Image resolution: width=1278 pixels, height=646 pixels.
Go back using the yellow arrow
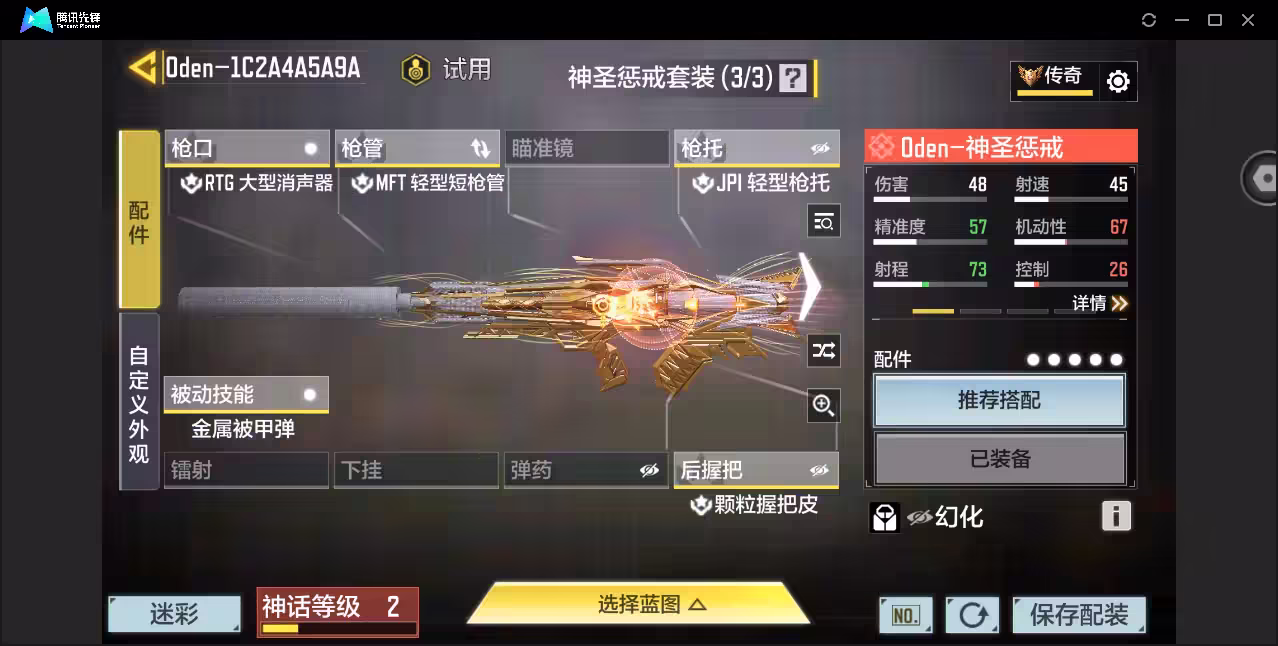(x=142, y=68)
